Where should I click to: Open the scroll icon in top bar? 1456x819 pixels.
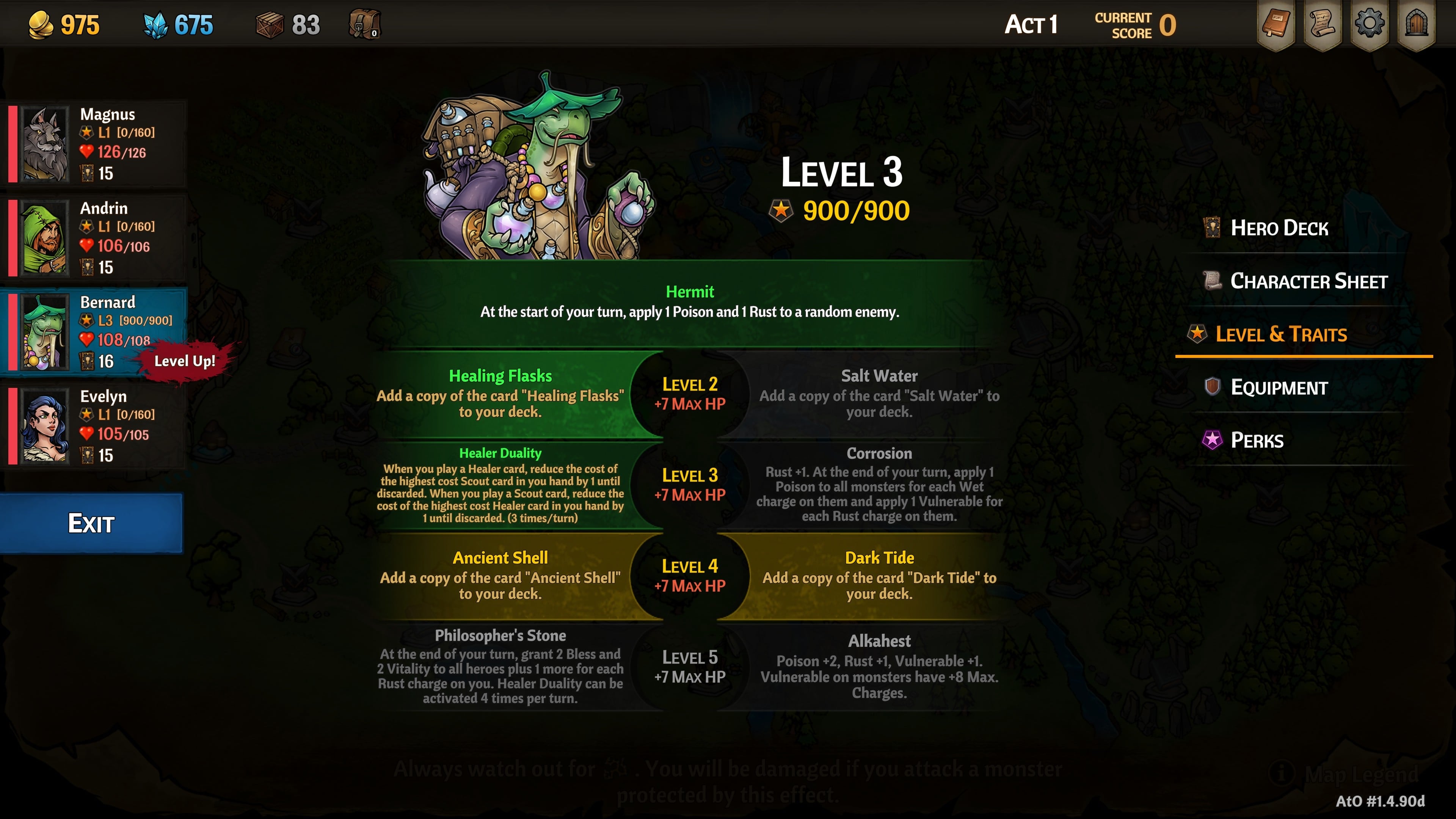(1323, 24)
